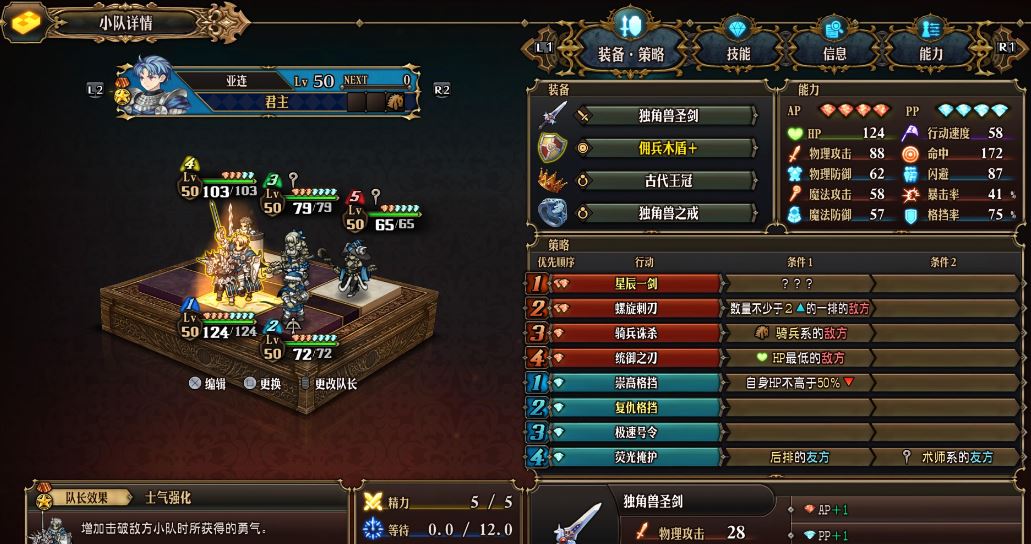Select the 能力 tab
Screen dimensions: 1031x544
pyautogui.click(x=930, y=54)
